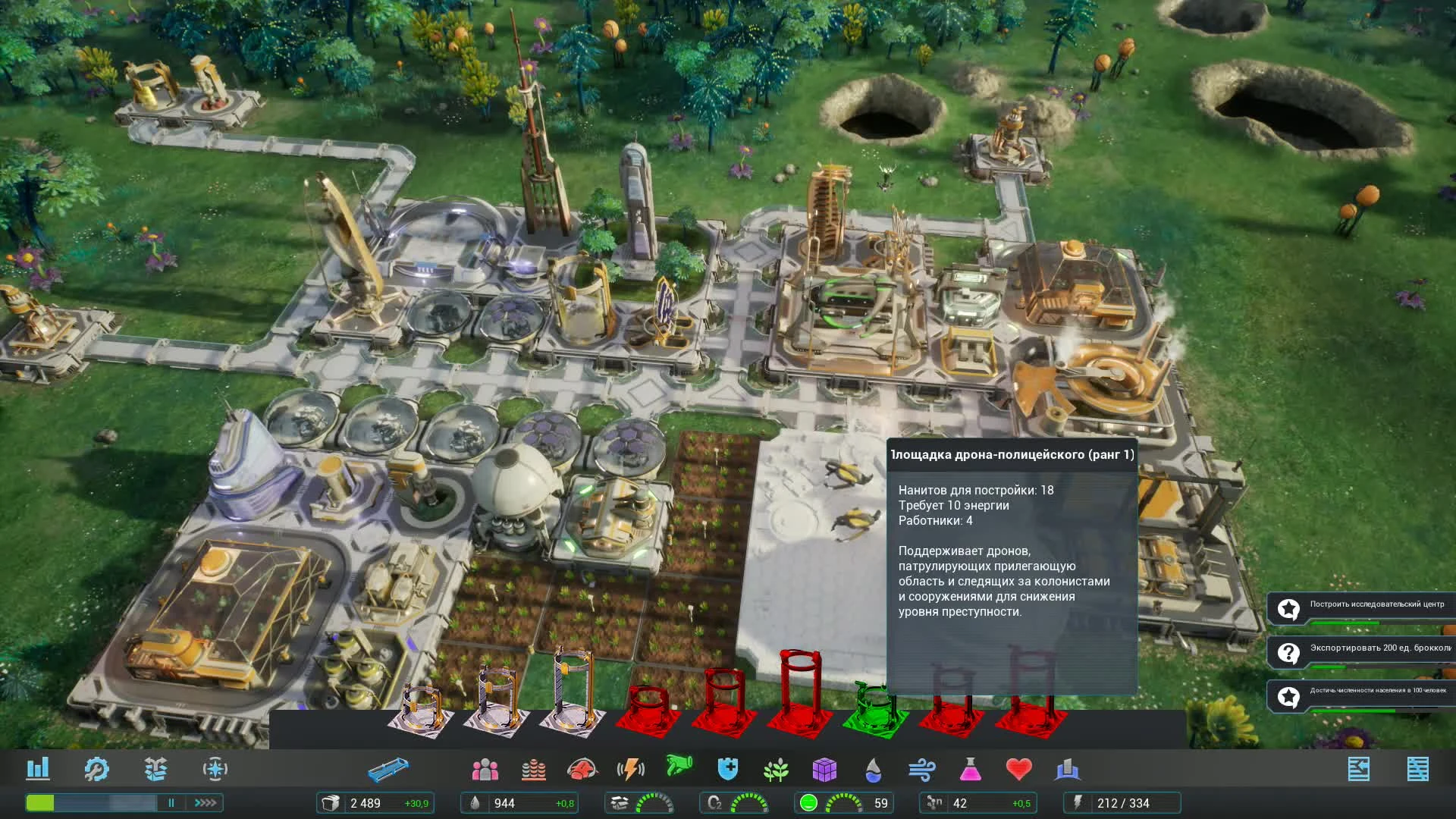Open the colony statistics panel
The image size is (1456, 819).
39,769
